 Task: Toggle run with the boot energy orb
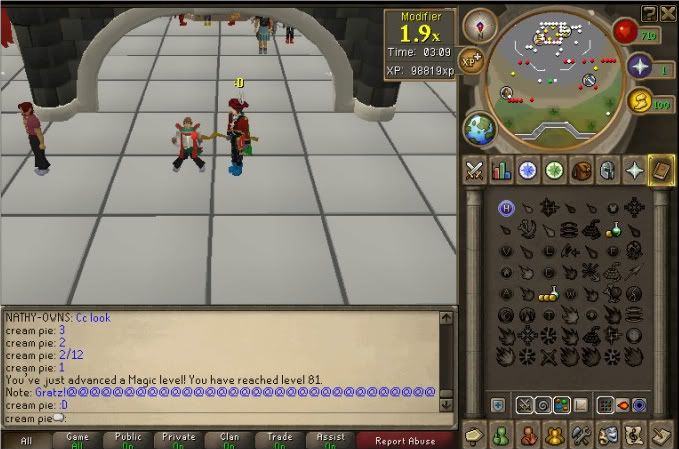(640, 102)
